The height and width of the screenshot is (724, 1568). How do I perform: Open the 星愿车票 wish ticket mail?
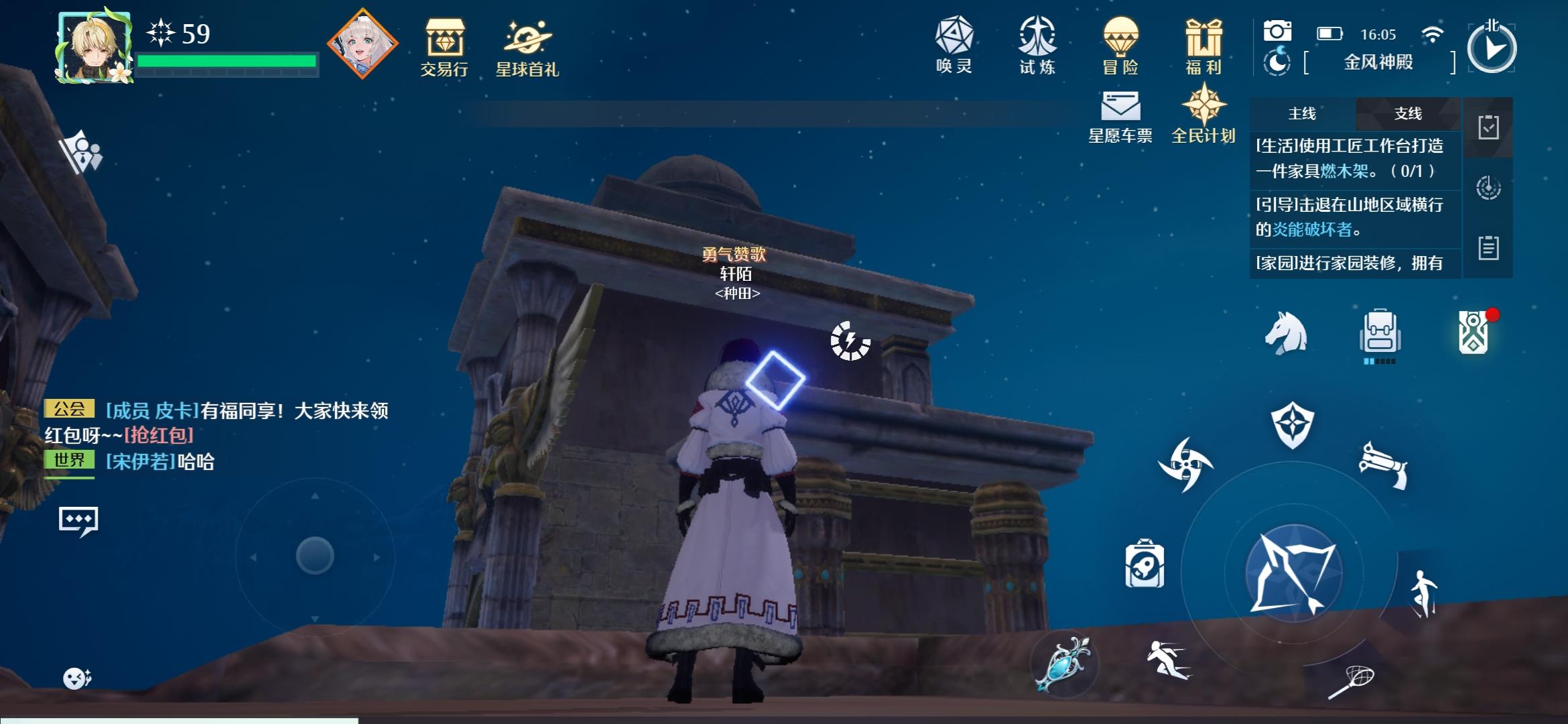tap(1121, 114)
